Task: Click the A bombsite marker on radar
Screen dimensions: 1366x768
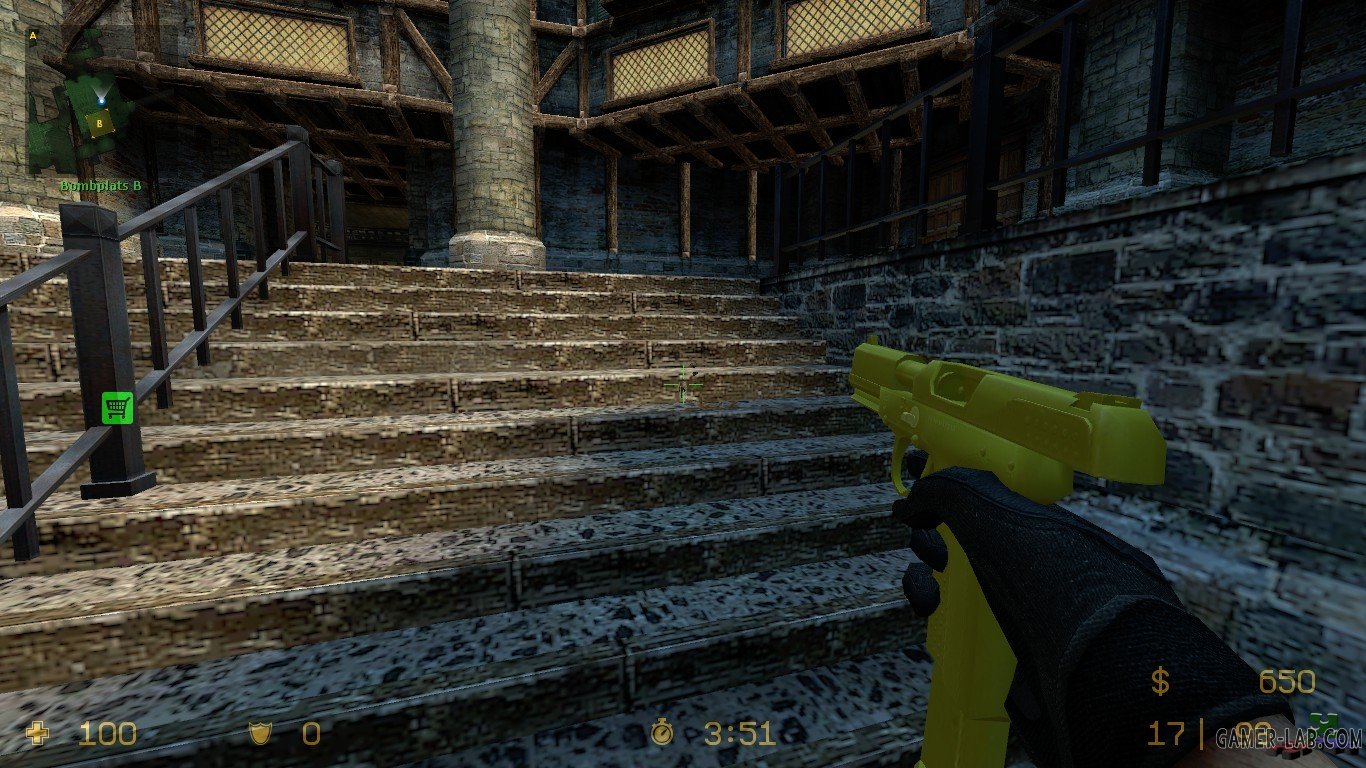Action: 33,37
